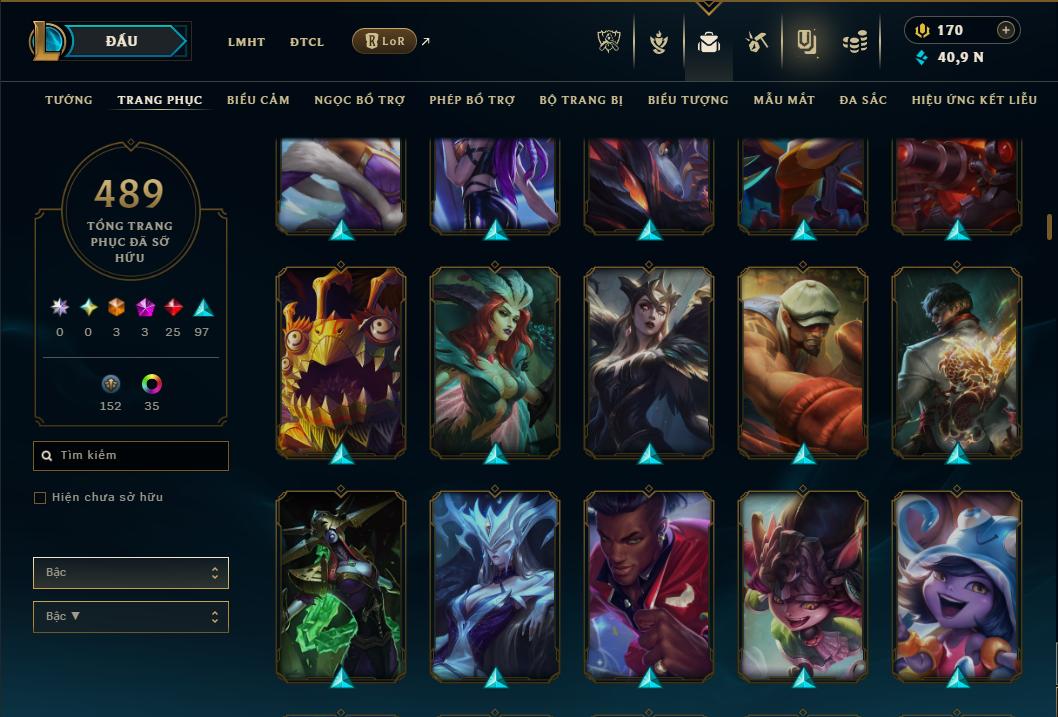
Task: View the Mẫu Mắt ward skins tab
Action: pos(784,100)
